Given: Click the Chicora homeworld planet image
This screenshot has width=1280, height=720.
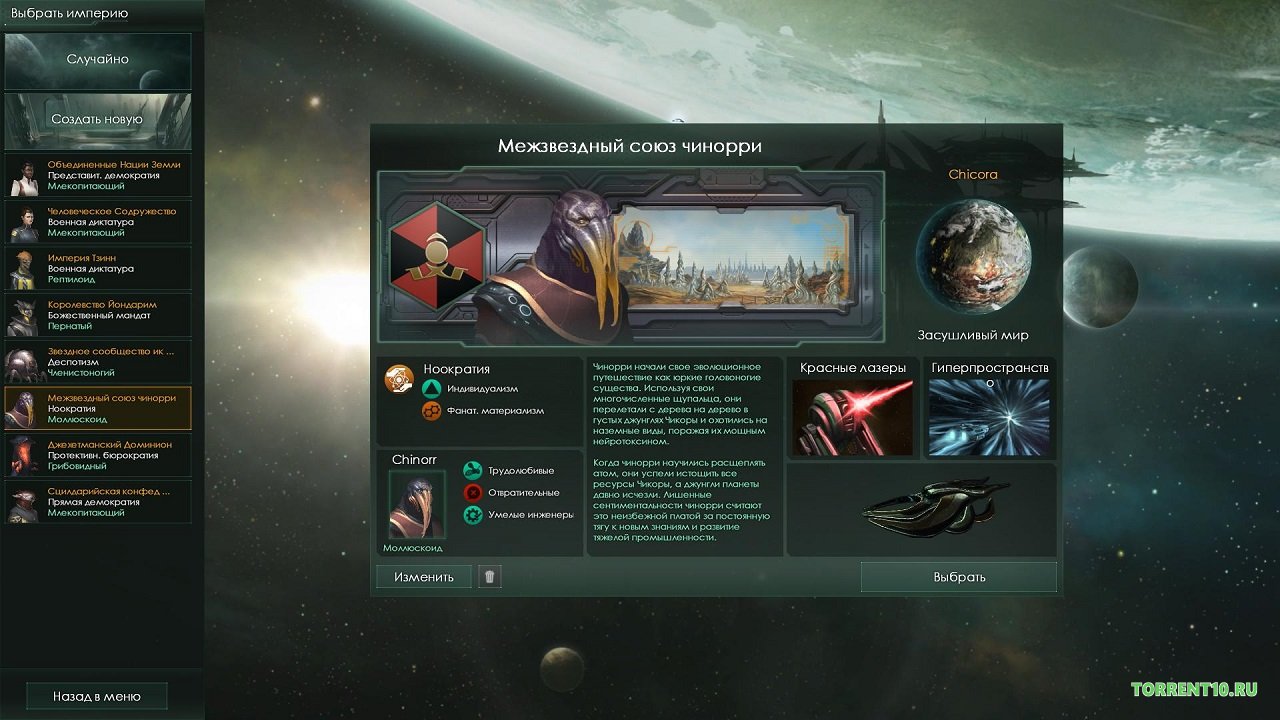Looking at the screenshot, I should 973,256.
